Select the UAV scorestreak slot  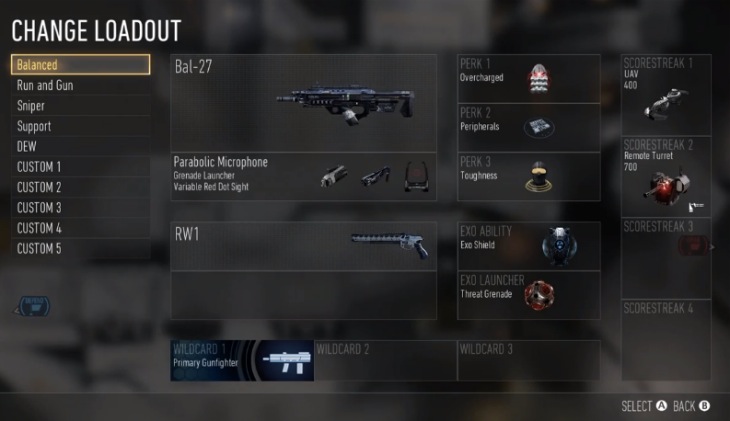[666, 94]
